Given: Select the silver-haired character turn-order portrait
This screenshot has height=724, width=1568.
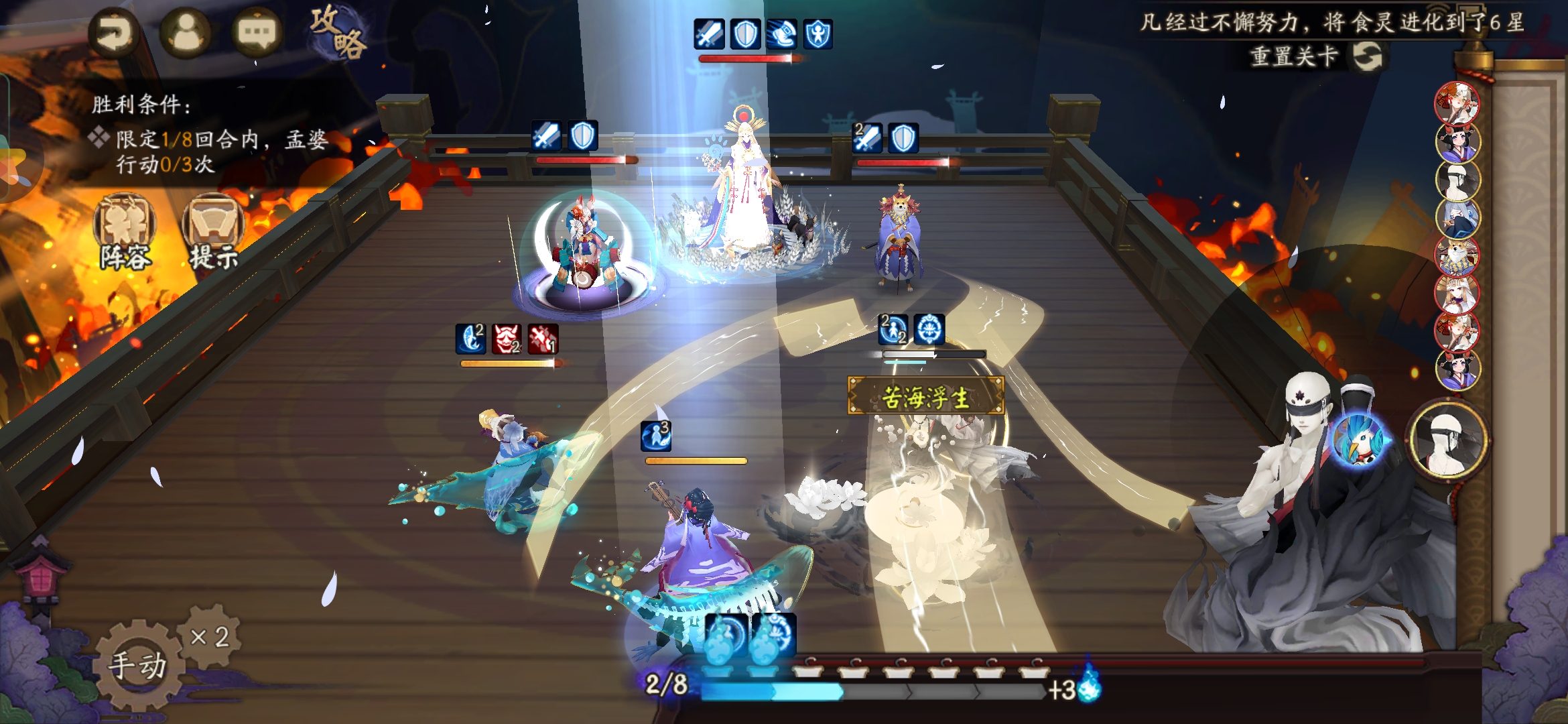Looking at the screenshot, I should coord(1457,218).
